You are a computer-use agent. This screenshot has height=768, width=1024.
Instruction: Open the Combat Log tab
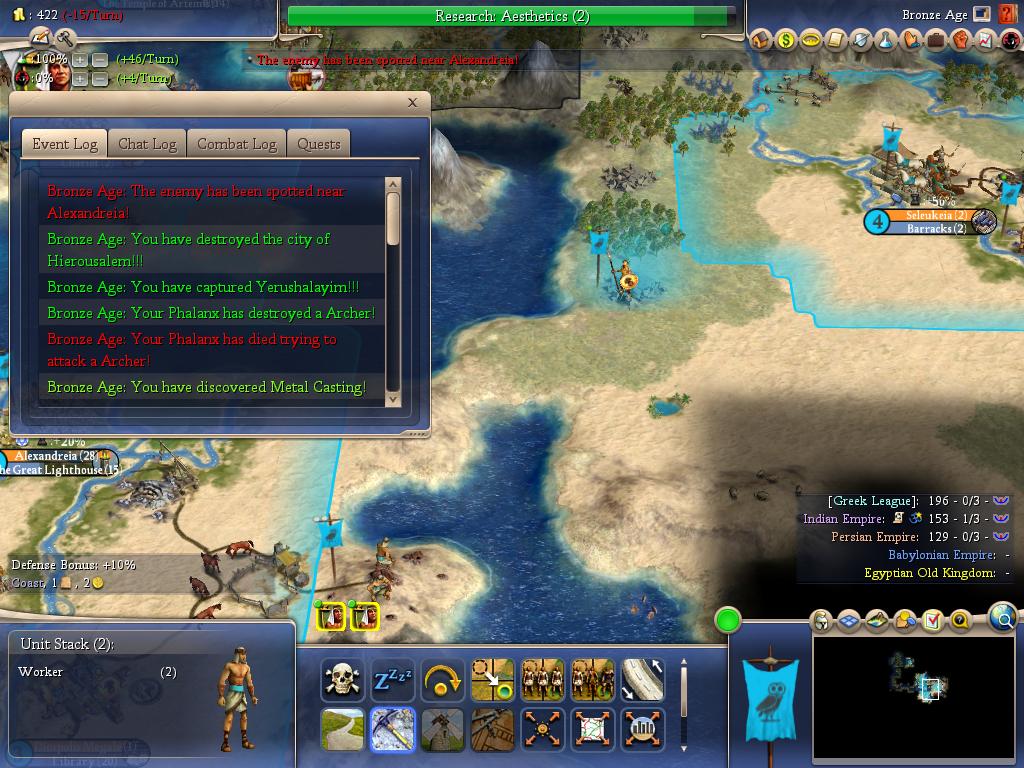(x=236, y=144)
